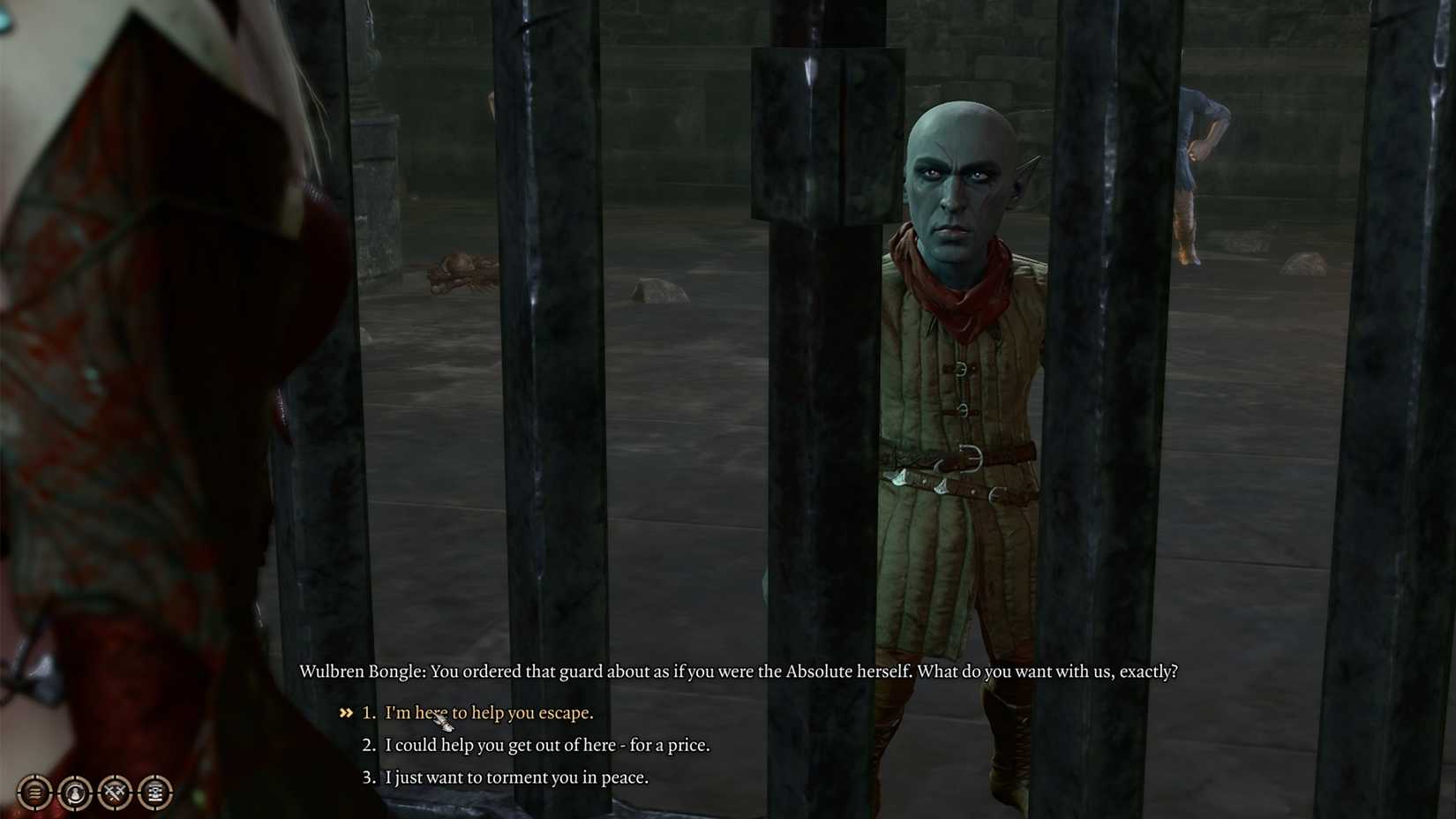This screenshot has width=1456, height=819.
Task: Click the number 1 beside the first reply
Action: (x=367, y=712)
